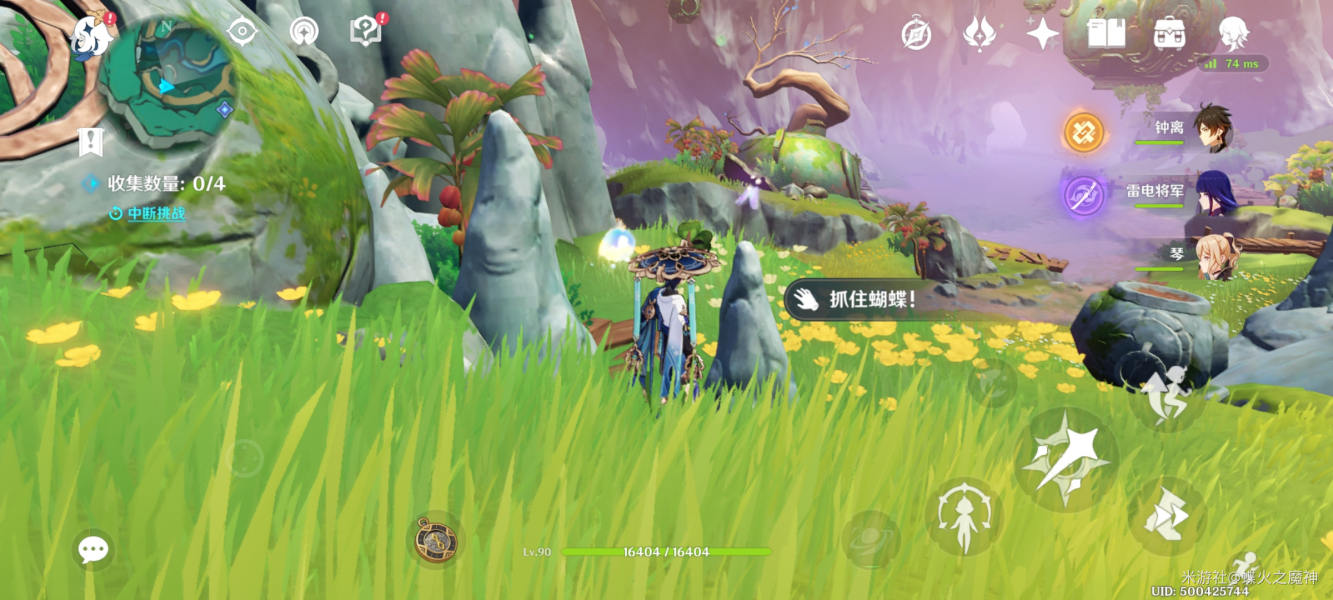Viewport: 1333px width, 600px height.
Task: Open the Wish menu icon
Action: 979,34
